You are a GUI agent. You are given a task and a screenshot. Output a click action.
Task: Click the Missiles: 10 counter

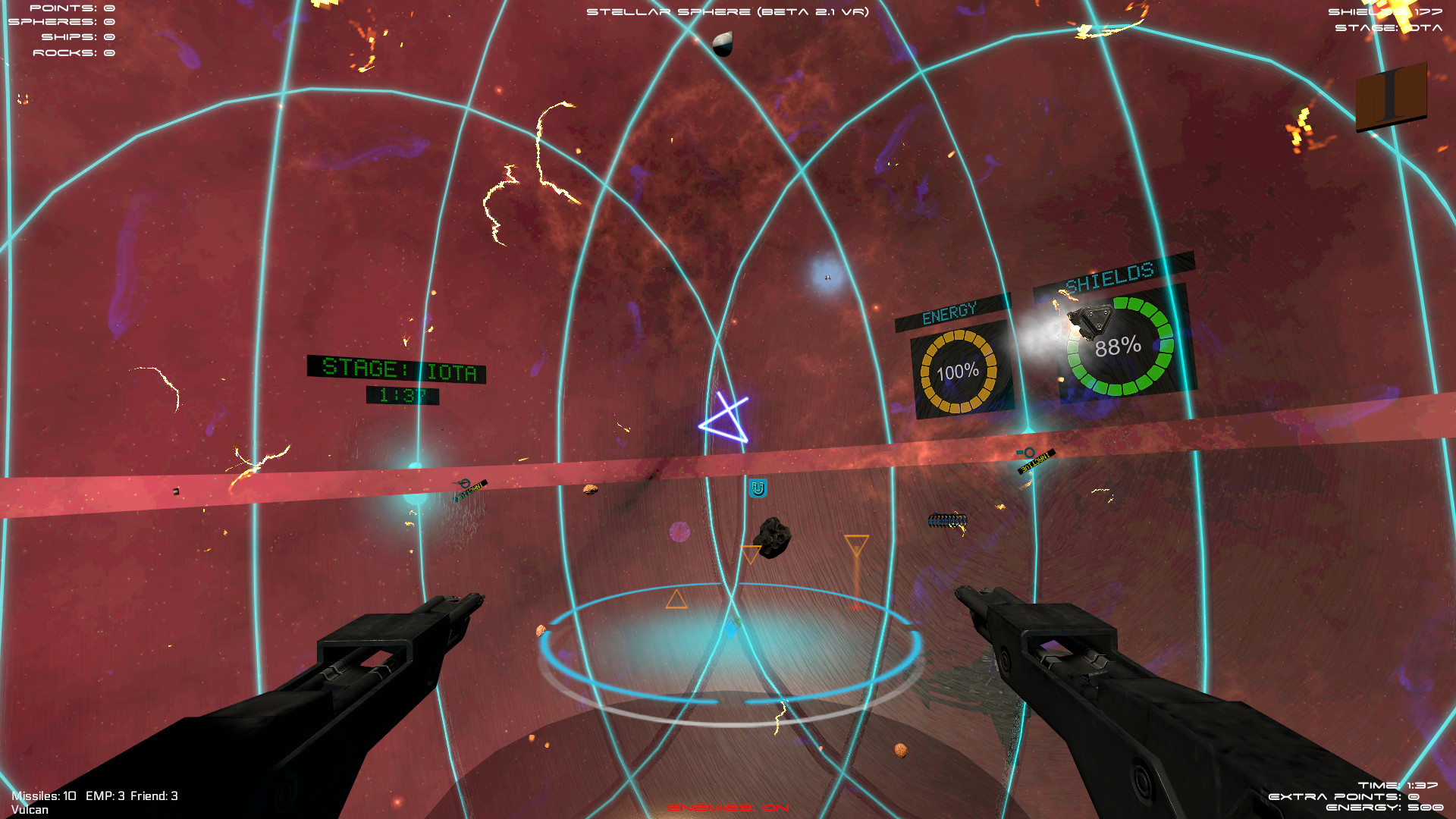click(44, 796)
